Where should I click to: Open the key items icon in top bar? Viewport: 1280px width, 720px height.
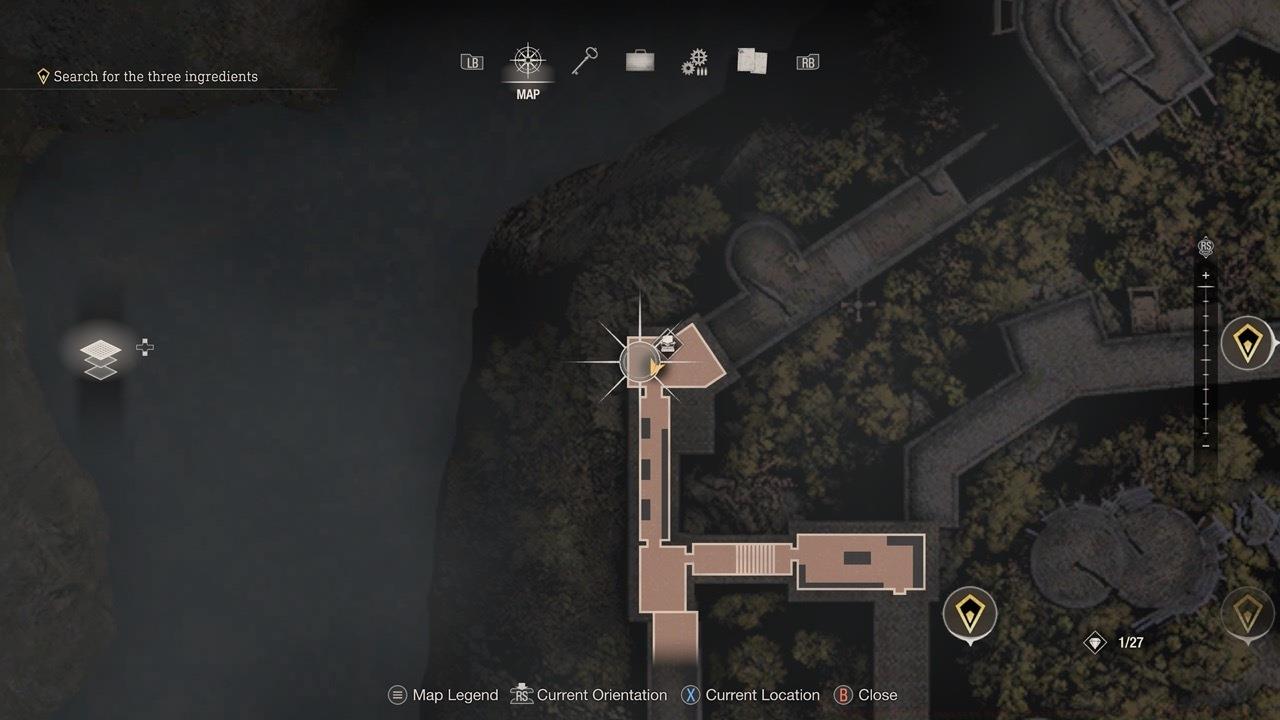pyautogui.click(x=584, y=60)
